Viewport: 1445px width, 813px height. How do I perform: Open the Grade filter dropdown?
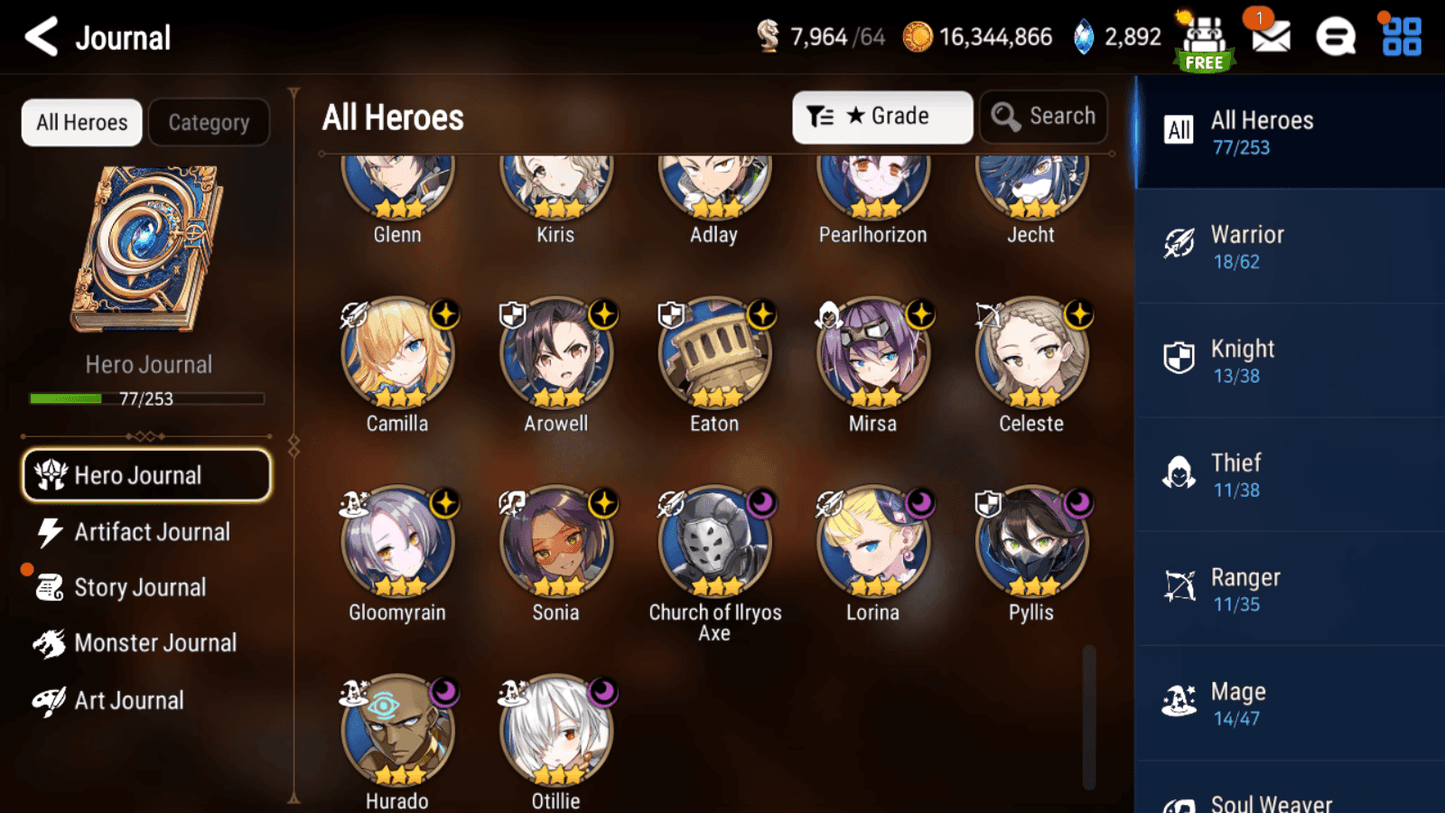coord(881,116)
